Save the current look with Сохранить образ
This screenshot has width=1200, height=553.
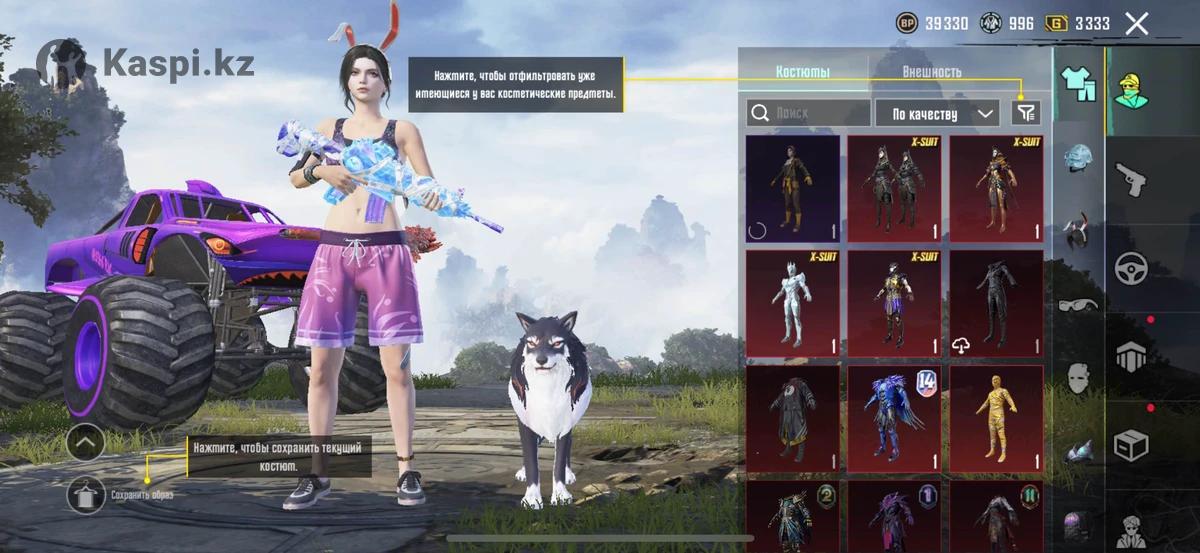point(87,494)
